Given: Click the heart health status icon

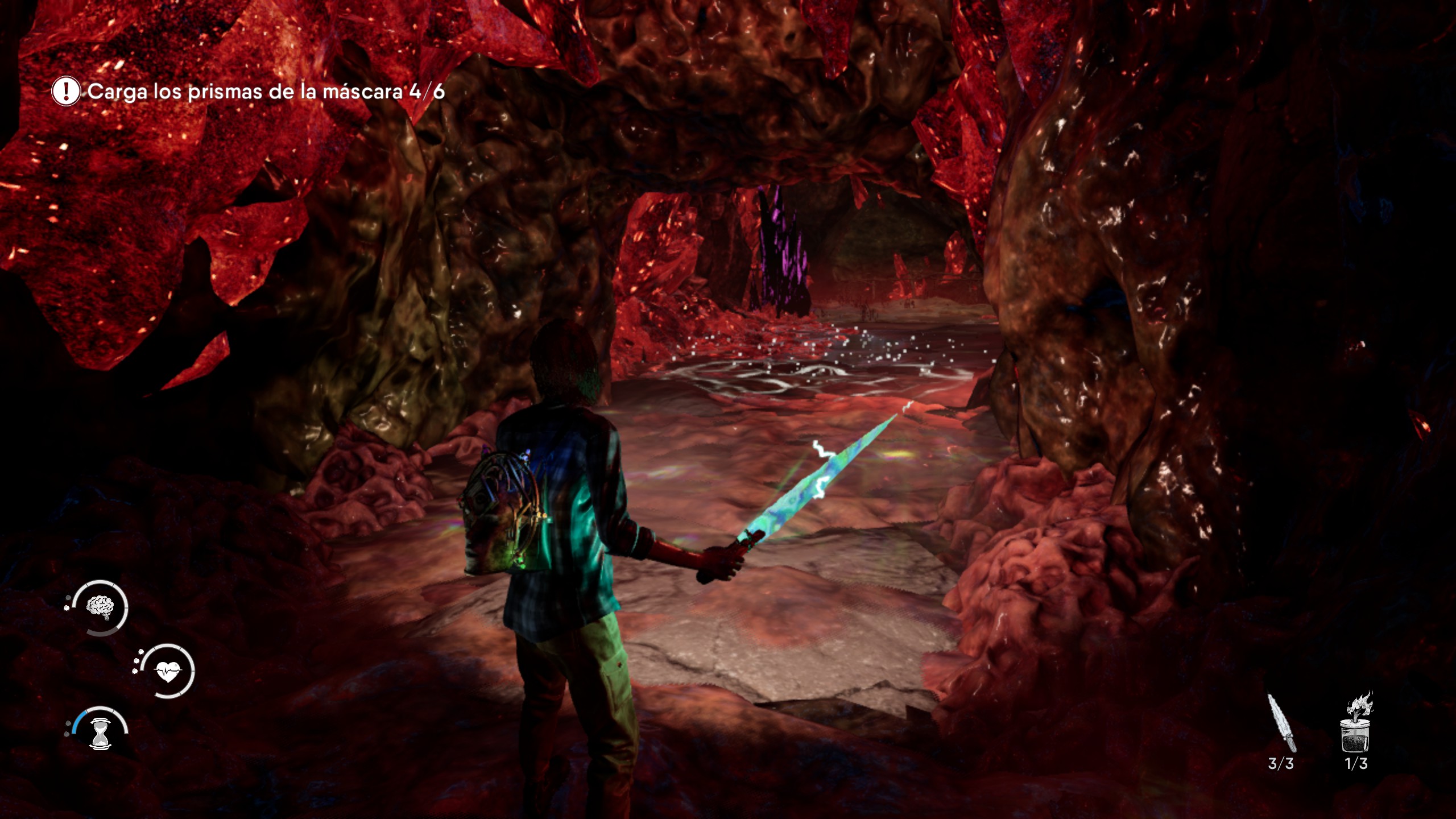Looking at the screenshot, I should 167,671.
